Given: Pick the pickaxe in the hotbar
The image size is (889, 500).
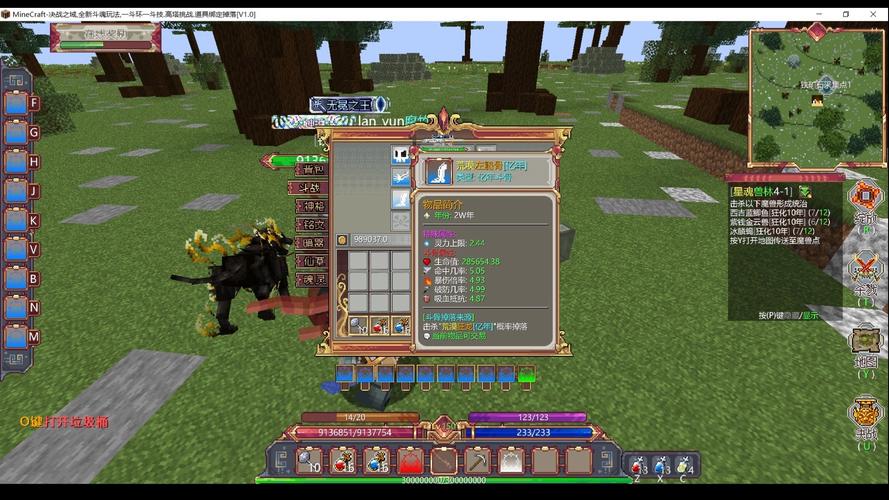Looking at the screenshot, I should point(478,460).
